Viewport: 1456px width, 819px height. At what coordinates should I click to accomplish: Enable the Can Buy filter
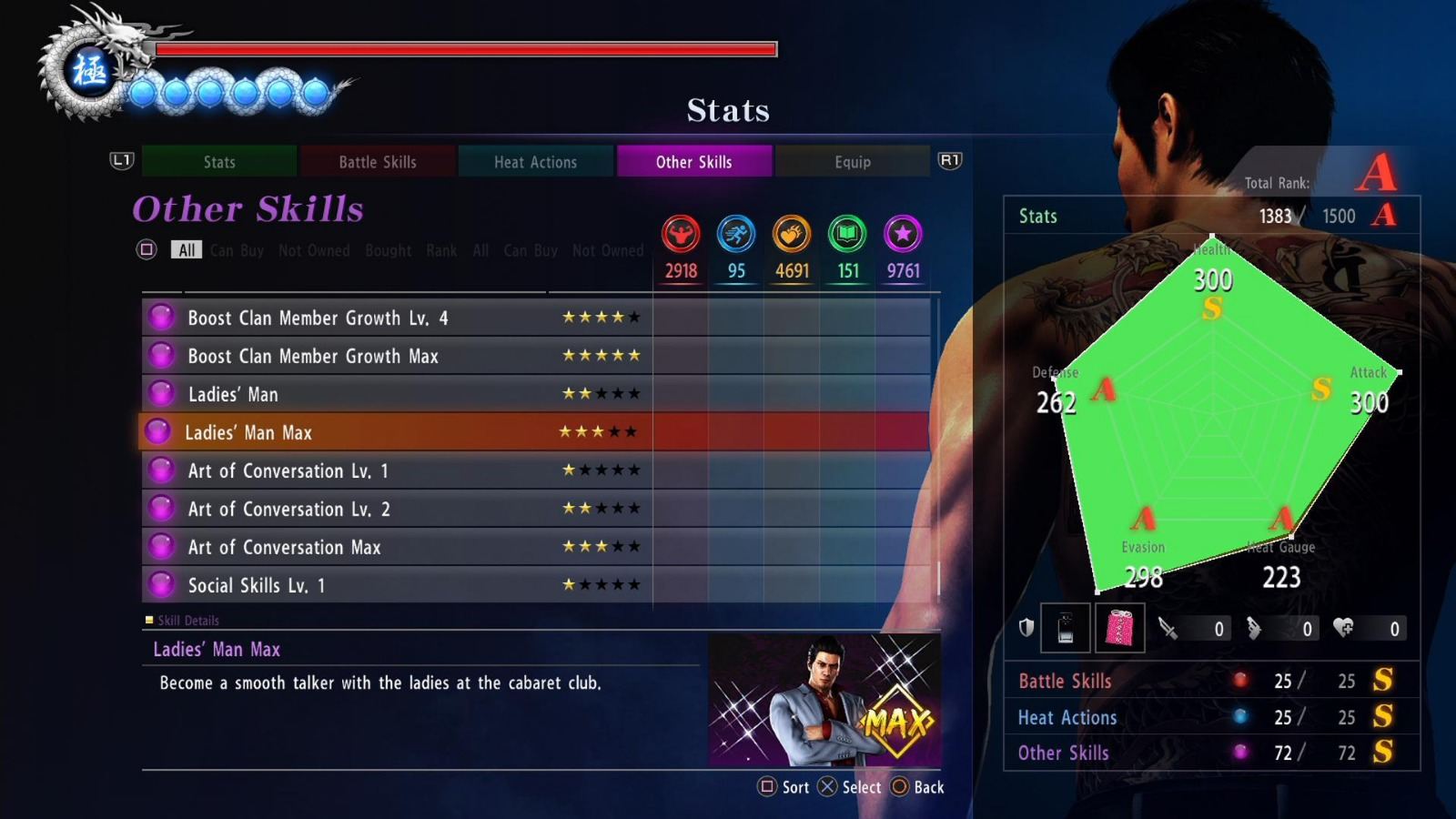coord(237,250)
